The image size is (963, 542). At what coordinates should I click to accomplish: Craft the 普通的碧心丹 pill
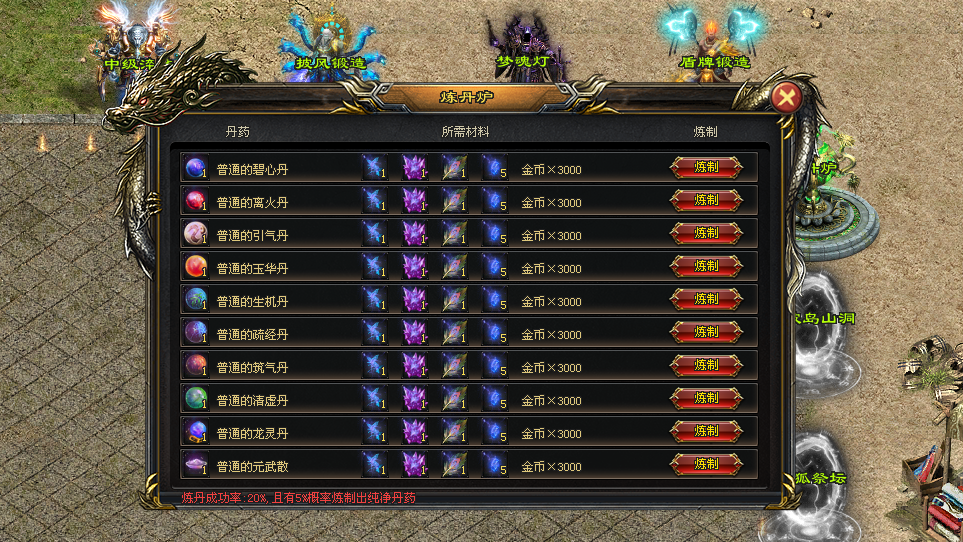coord(706,168)
